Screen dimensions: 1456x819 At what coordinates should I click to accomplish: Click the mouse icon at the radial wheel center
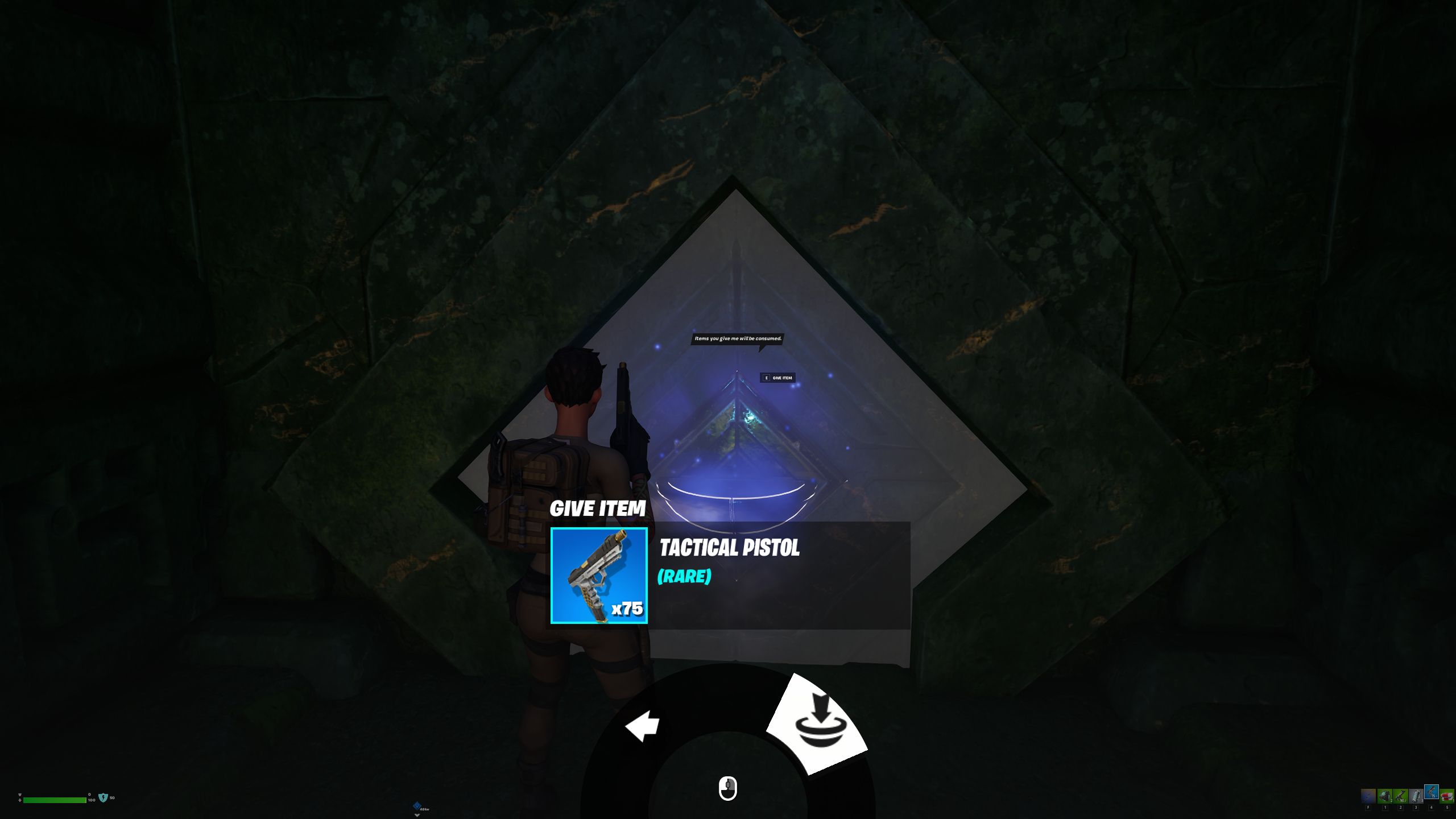[x=728, y=788]
